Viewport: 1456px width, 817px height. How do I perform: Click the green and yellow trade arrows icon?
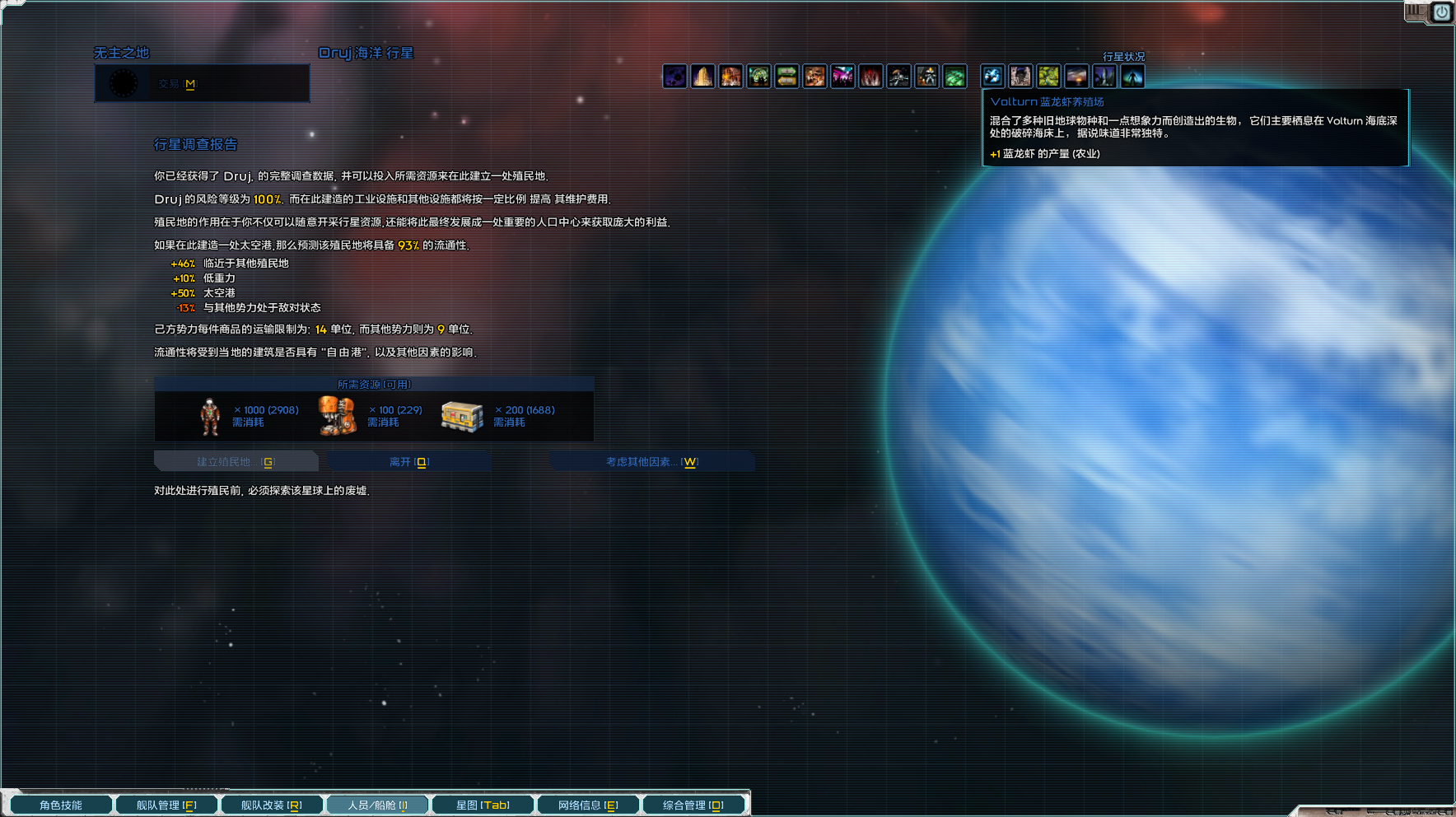pos(787,77)
